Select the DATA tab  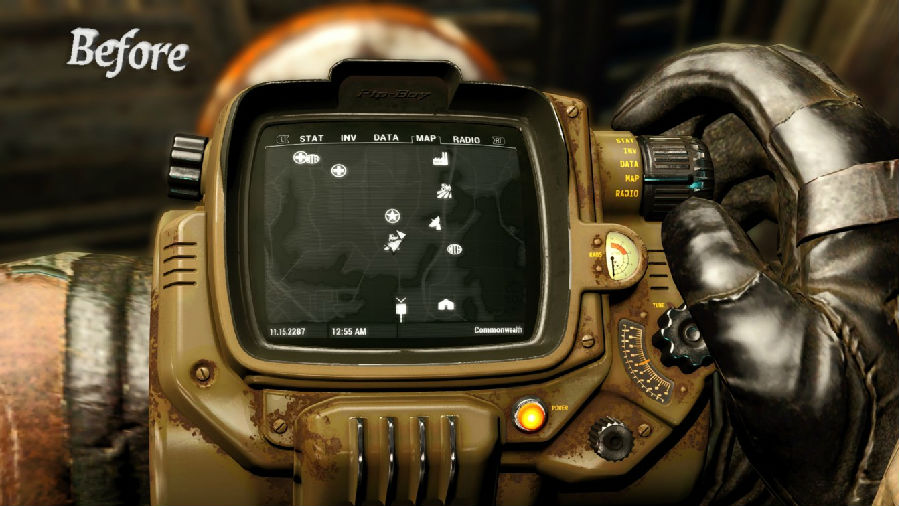tap(386, 138)
